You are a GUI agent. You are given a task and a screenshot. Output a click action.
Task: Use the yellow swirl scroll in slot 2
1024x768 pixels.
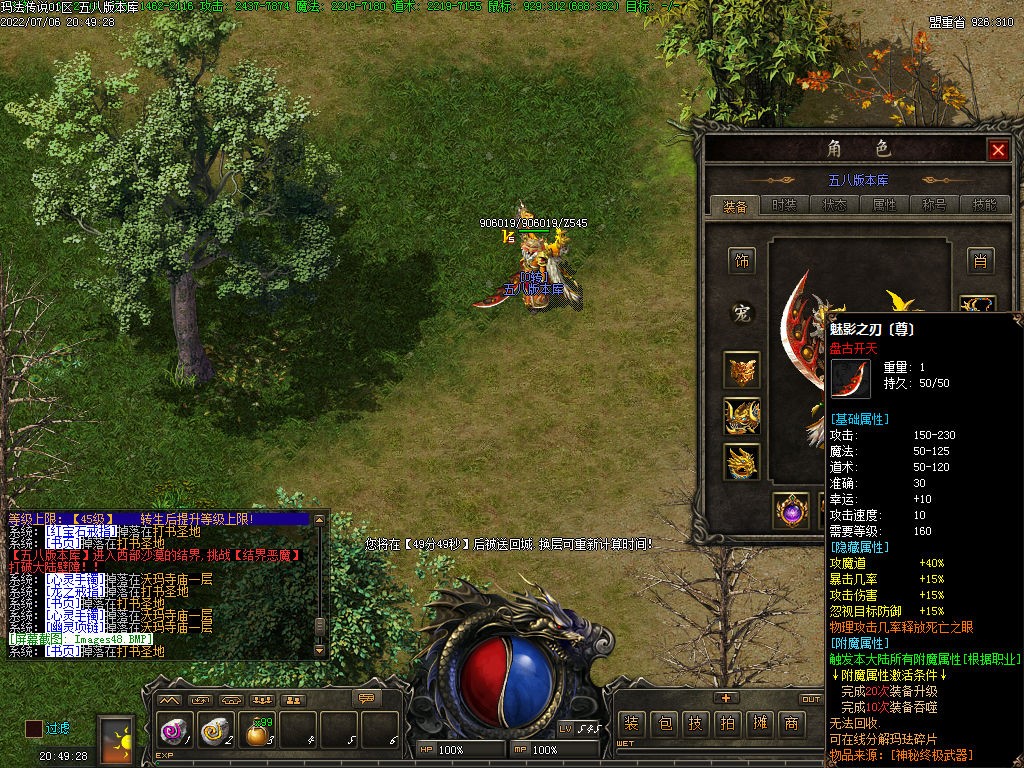(215, 732)
